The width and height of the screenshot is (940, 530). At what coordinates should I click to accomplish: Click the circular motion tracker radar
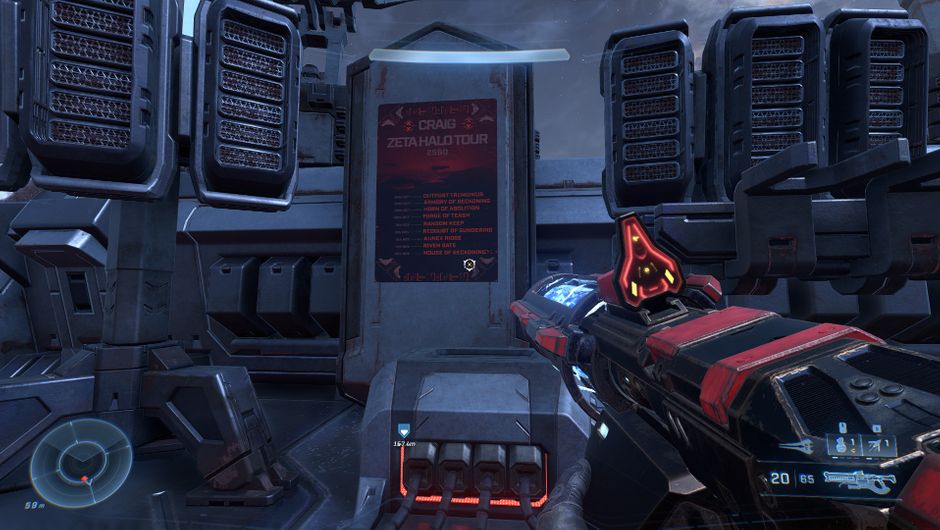(x=80, y=461)
